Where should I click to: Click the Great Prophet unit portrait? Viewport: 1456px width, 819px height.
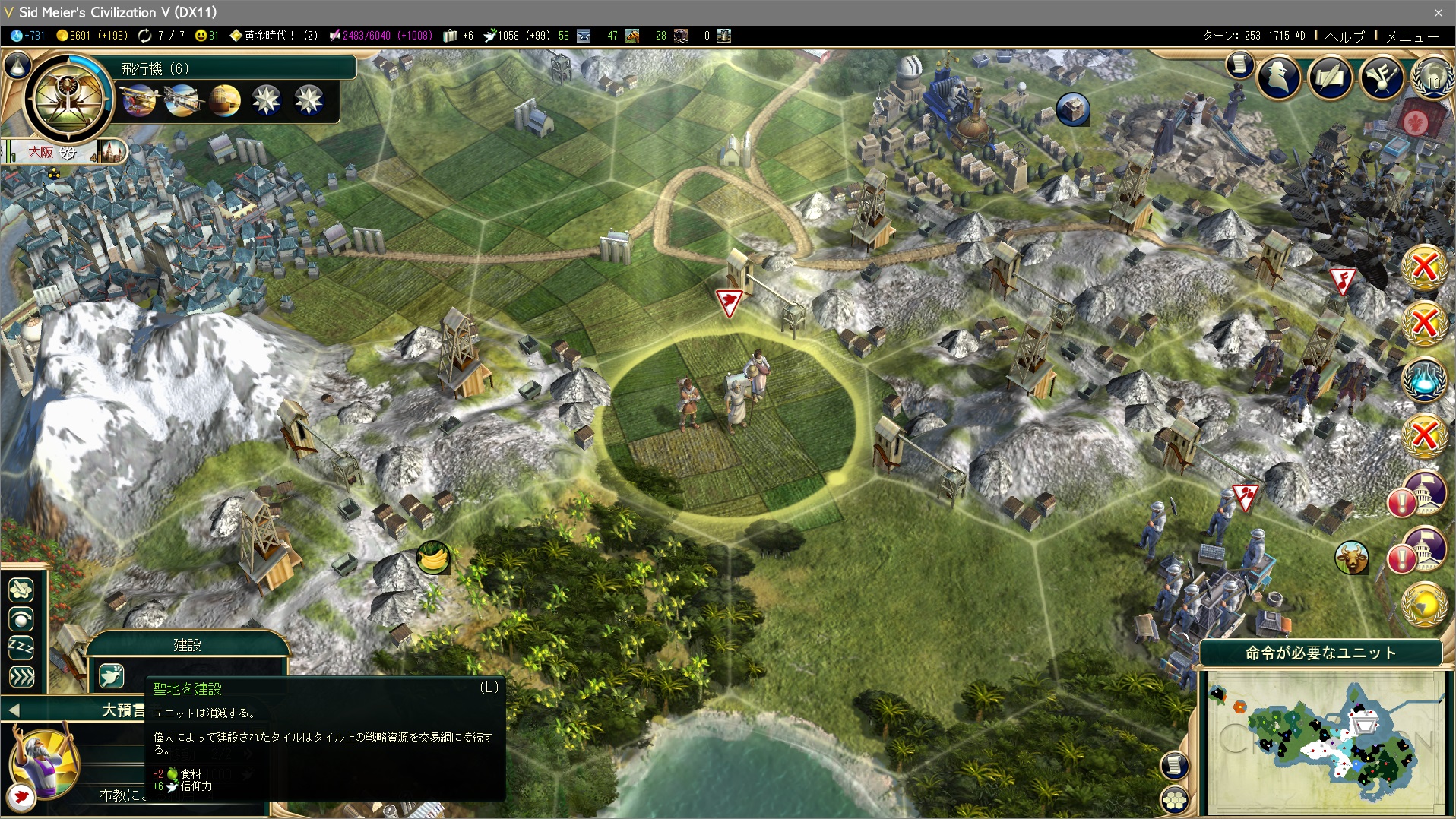(x=44, y=761)
